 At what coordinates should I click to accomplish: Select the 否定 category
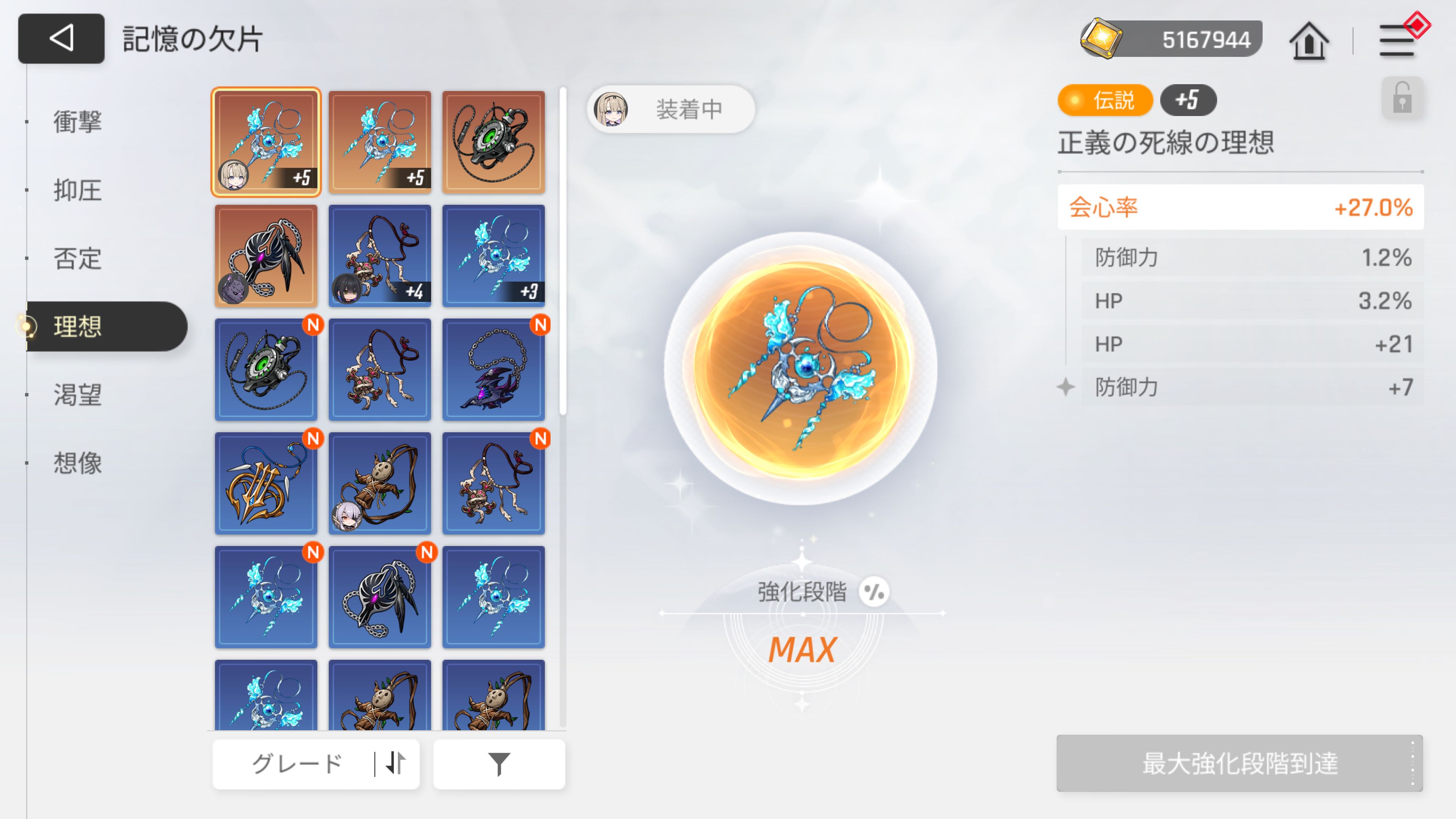point(77,258)
